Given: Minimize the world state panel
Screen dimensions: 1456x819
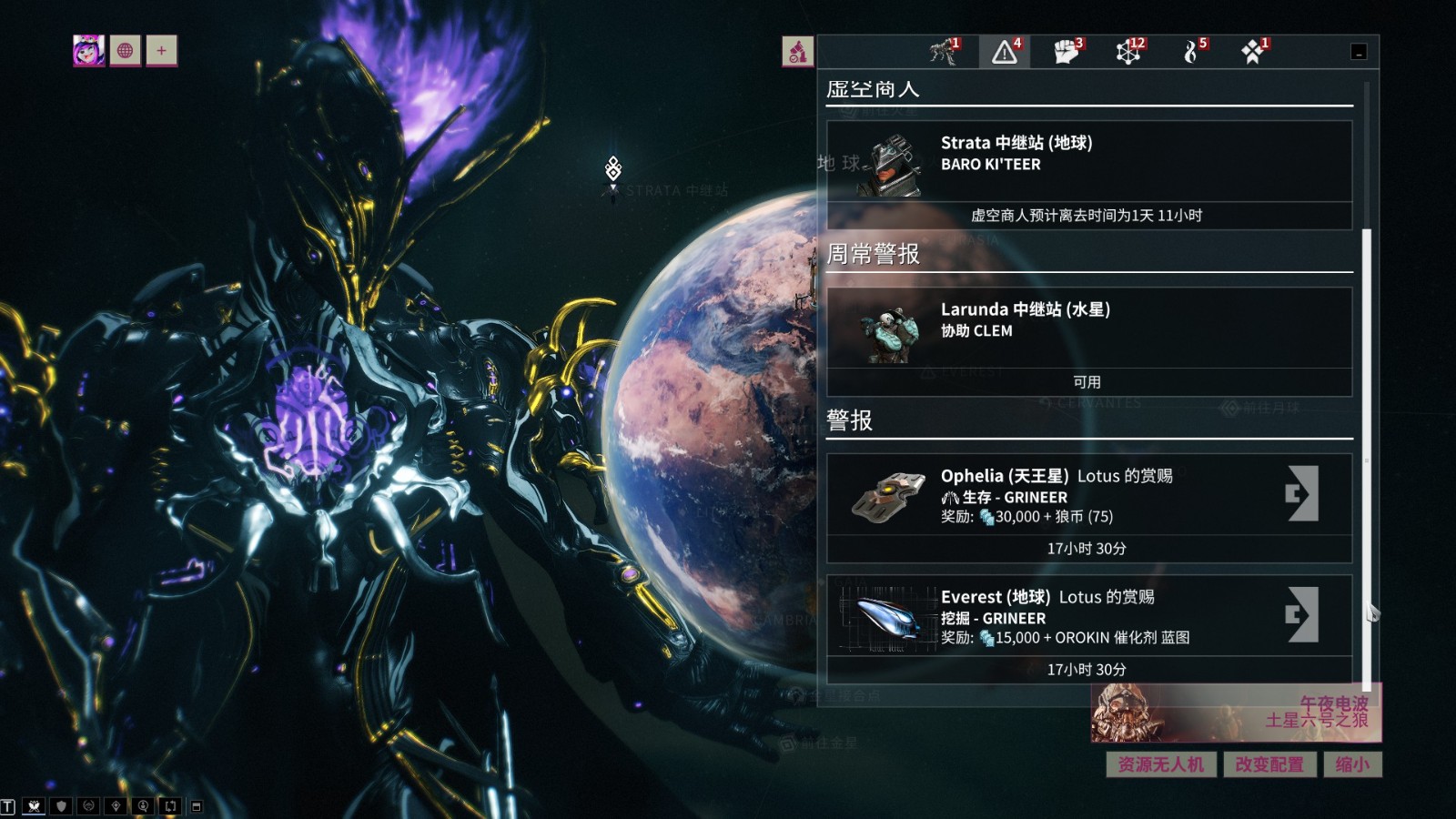Looking at the screenshot, I should (1359, 53).
